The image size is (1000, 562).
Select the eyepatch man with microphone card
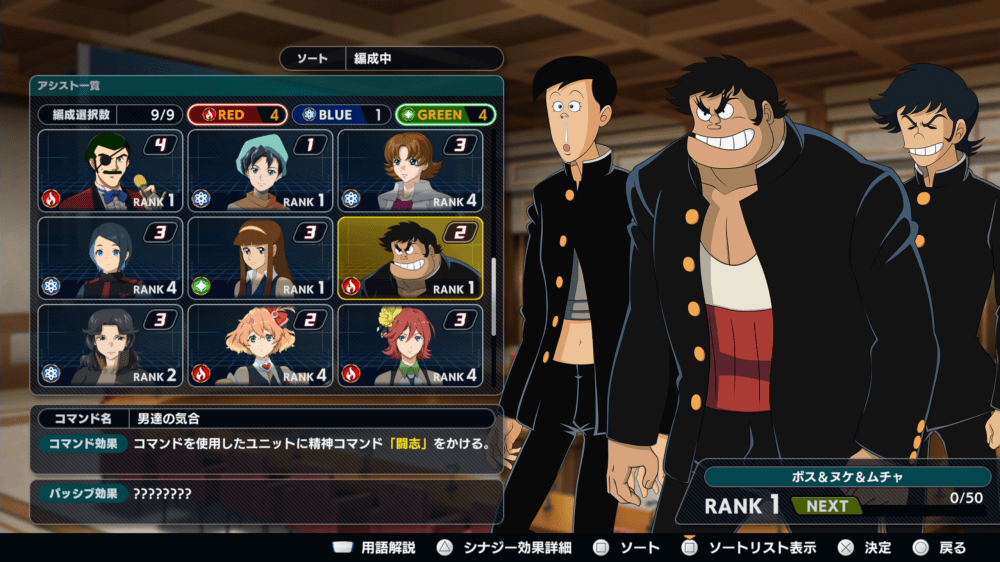[x=110, y=171]
